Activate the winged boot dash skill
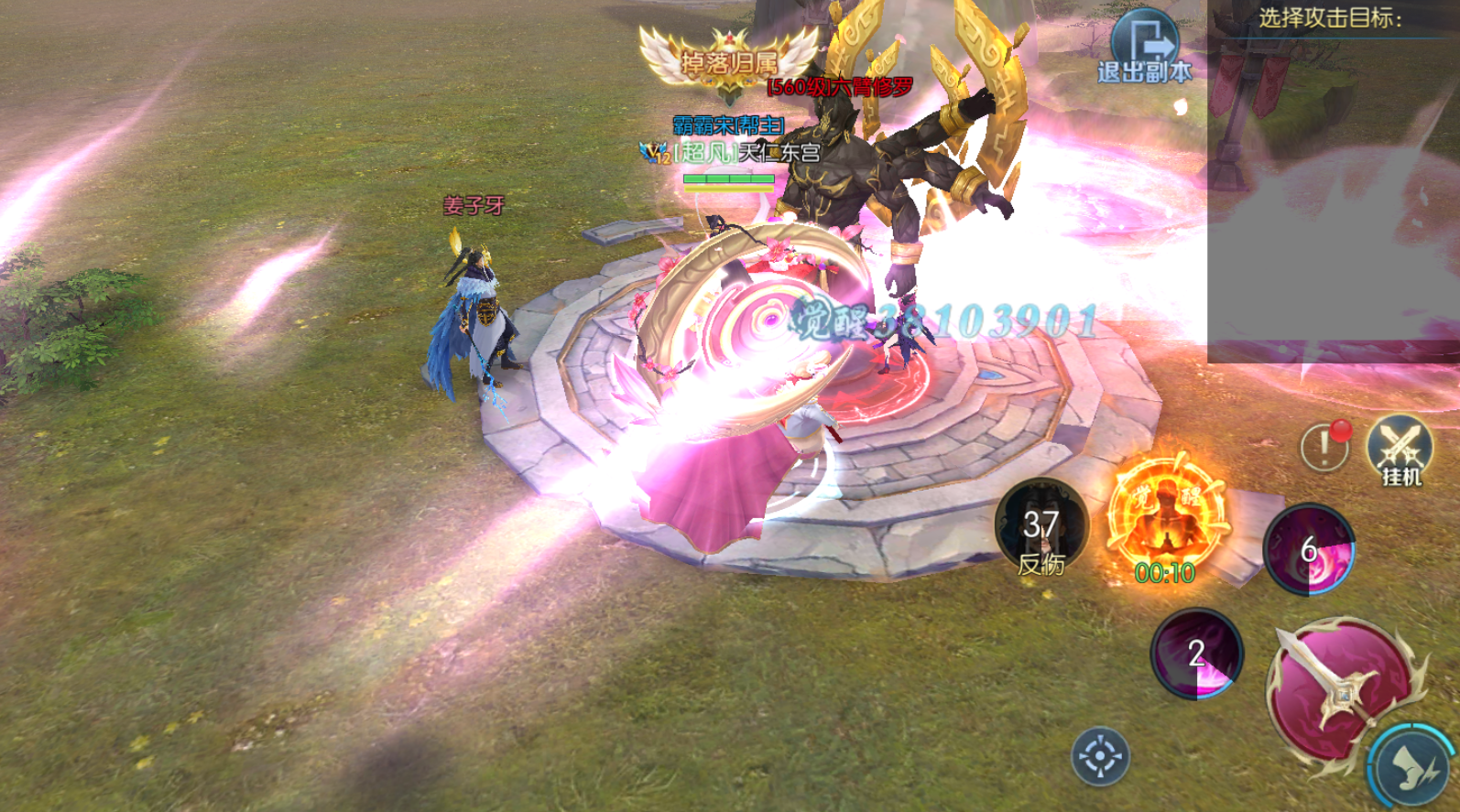Viewport: 1460px width, 812px height. click(x=1416, y=769)
